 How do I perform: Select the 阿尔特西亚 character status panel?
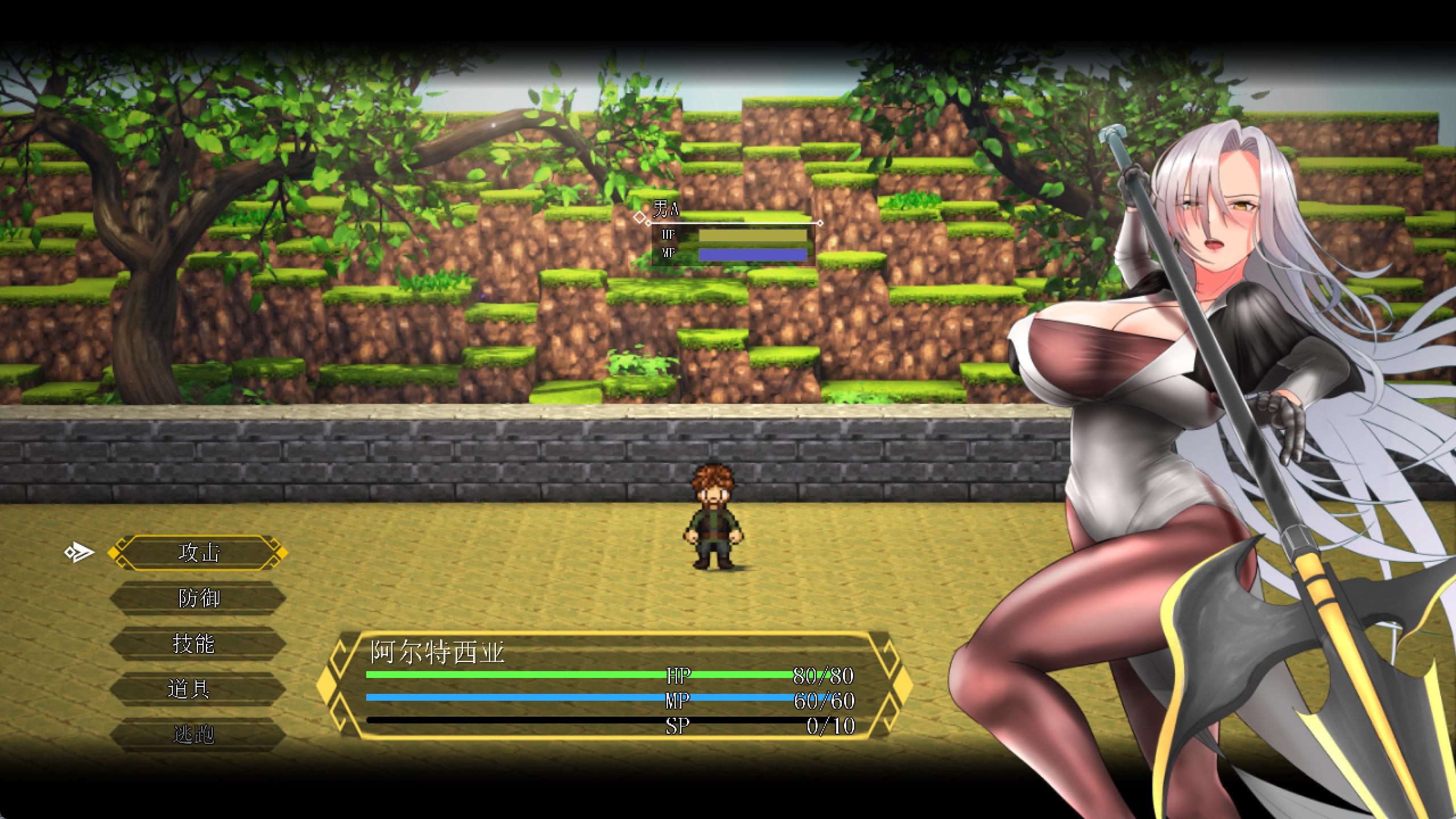(613, 686)
